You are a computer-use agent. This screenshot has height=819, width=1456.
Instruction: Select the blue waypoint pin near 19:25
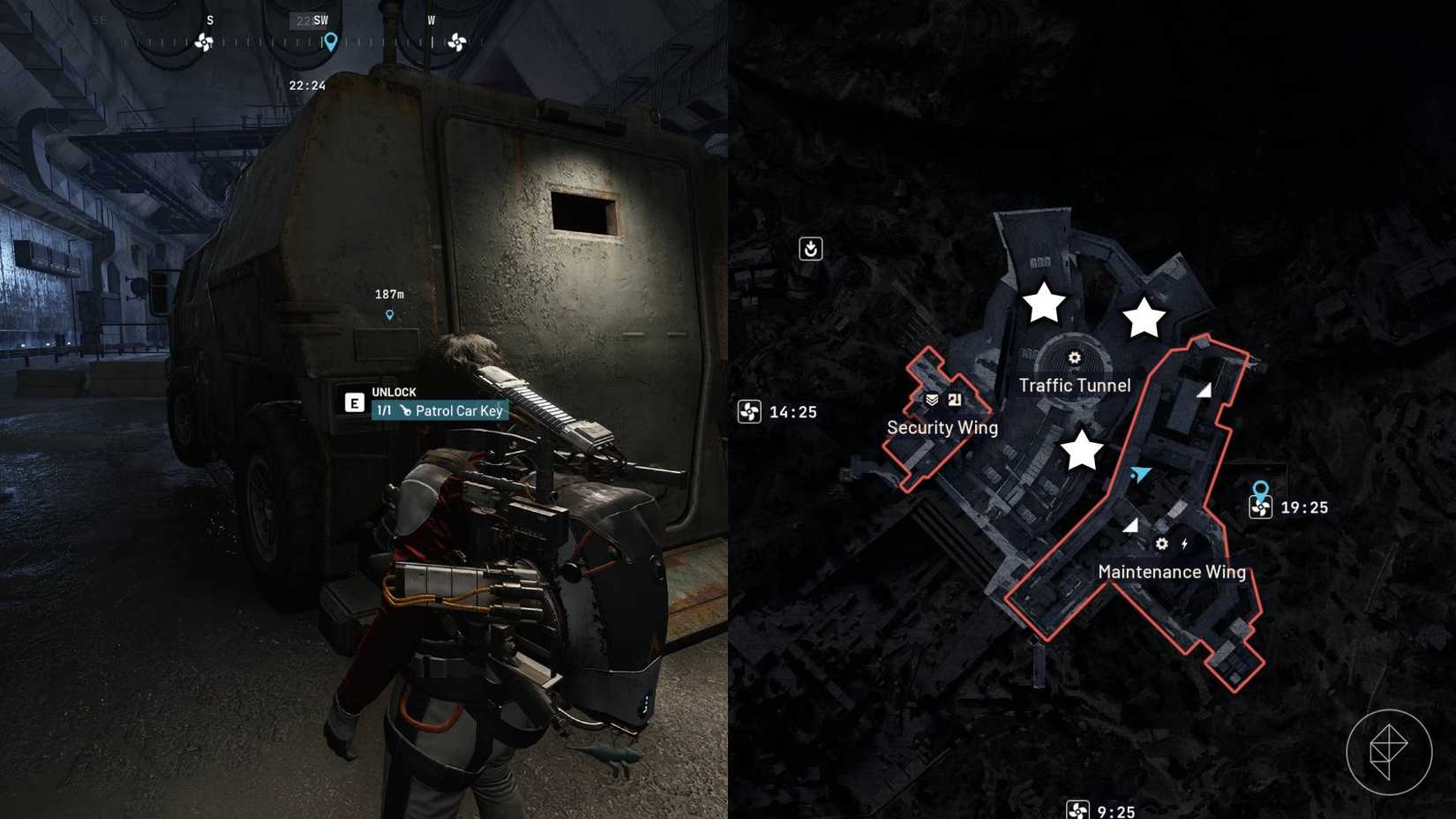point(1259,488)
